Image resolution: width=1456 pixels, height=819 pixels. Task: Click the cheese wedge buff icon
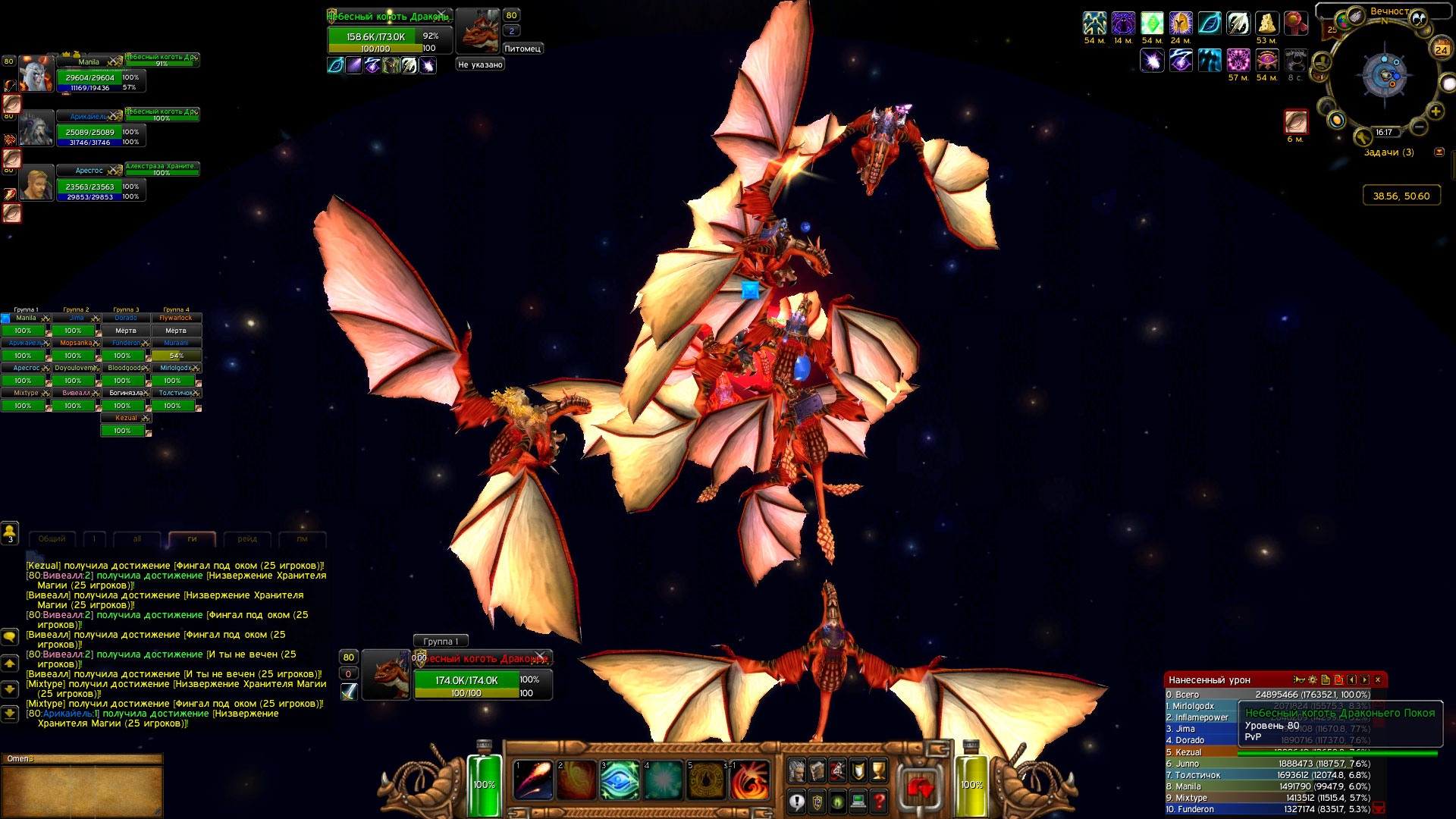point(1266,24)
